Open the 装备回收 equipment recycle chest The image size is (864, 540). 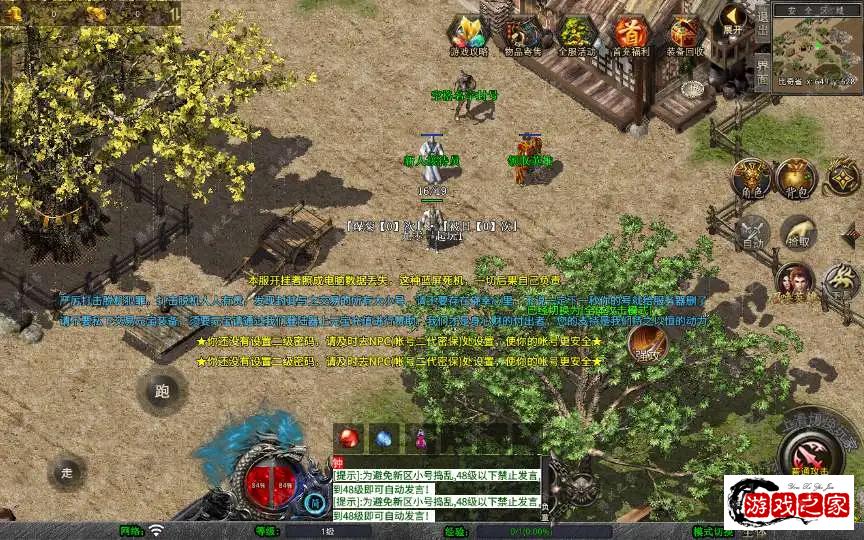(686, 34)
